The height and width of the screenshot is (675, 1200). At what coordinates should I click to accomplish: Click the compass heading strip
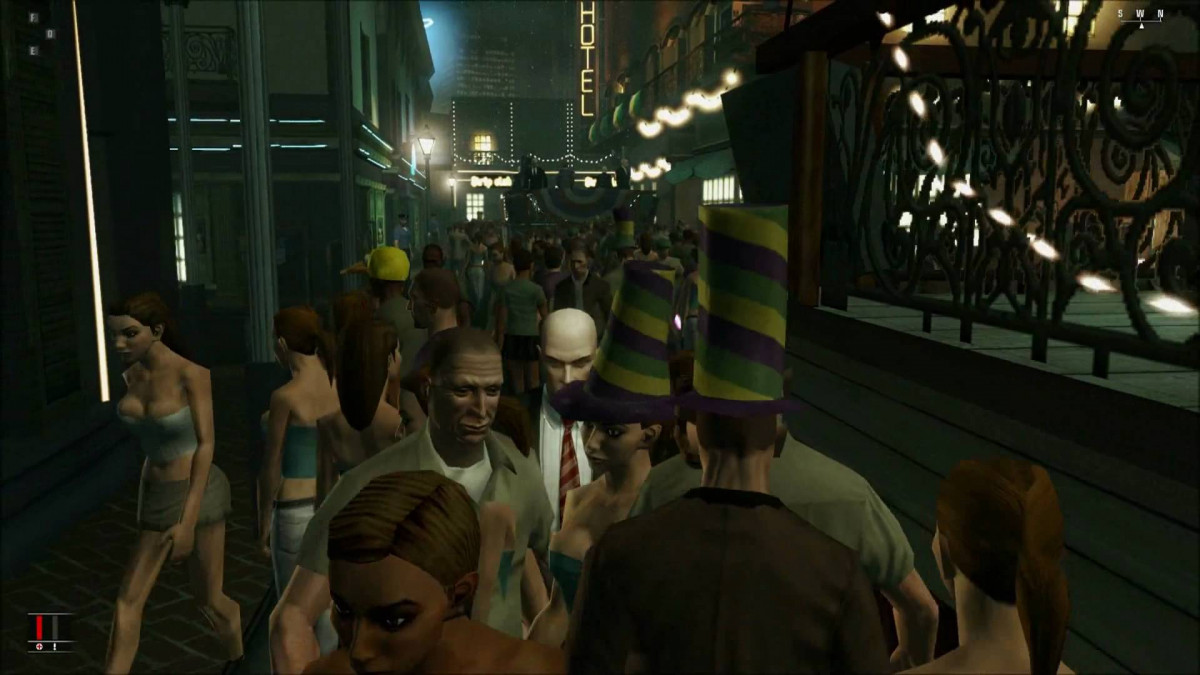point(1140,15)
